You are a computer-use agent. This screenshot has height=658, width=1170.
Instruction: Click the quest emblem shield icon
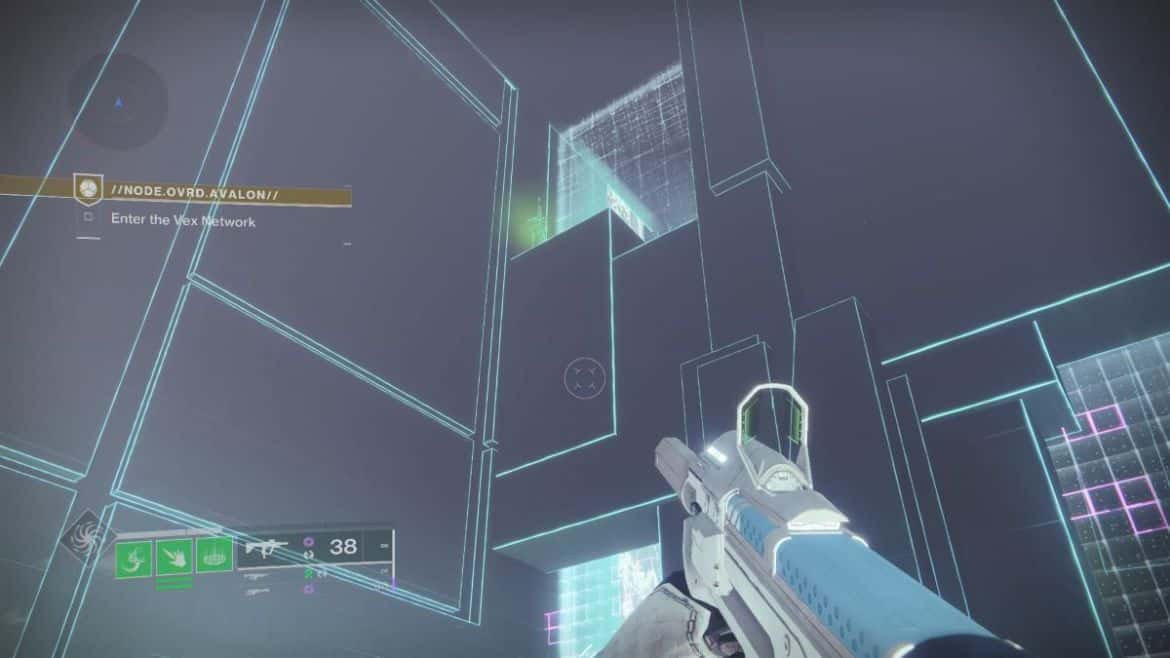pyautogui.click(x=89, y=188)
